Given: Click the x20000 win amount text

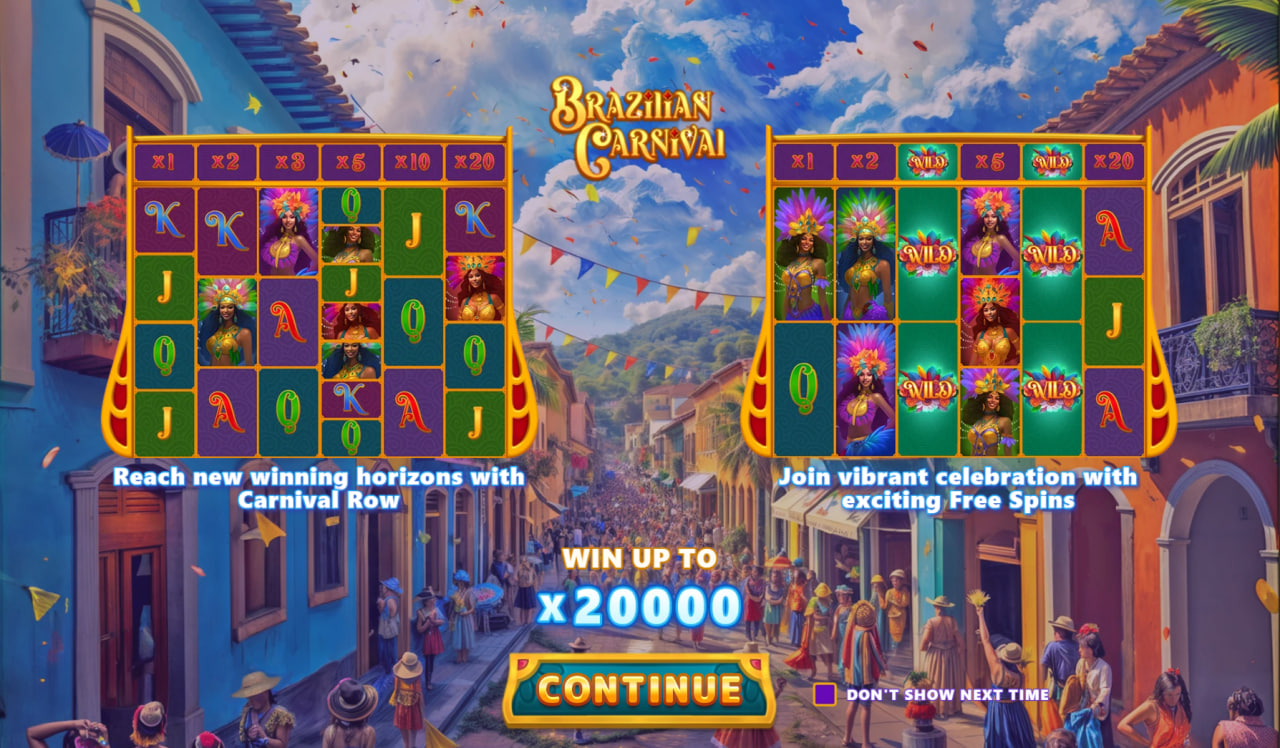Looking at the screenshot, I should click(x=640, y=606).
